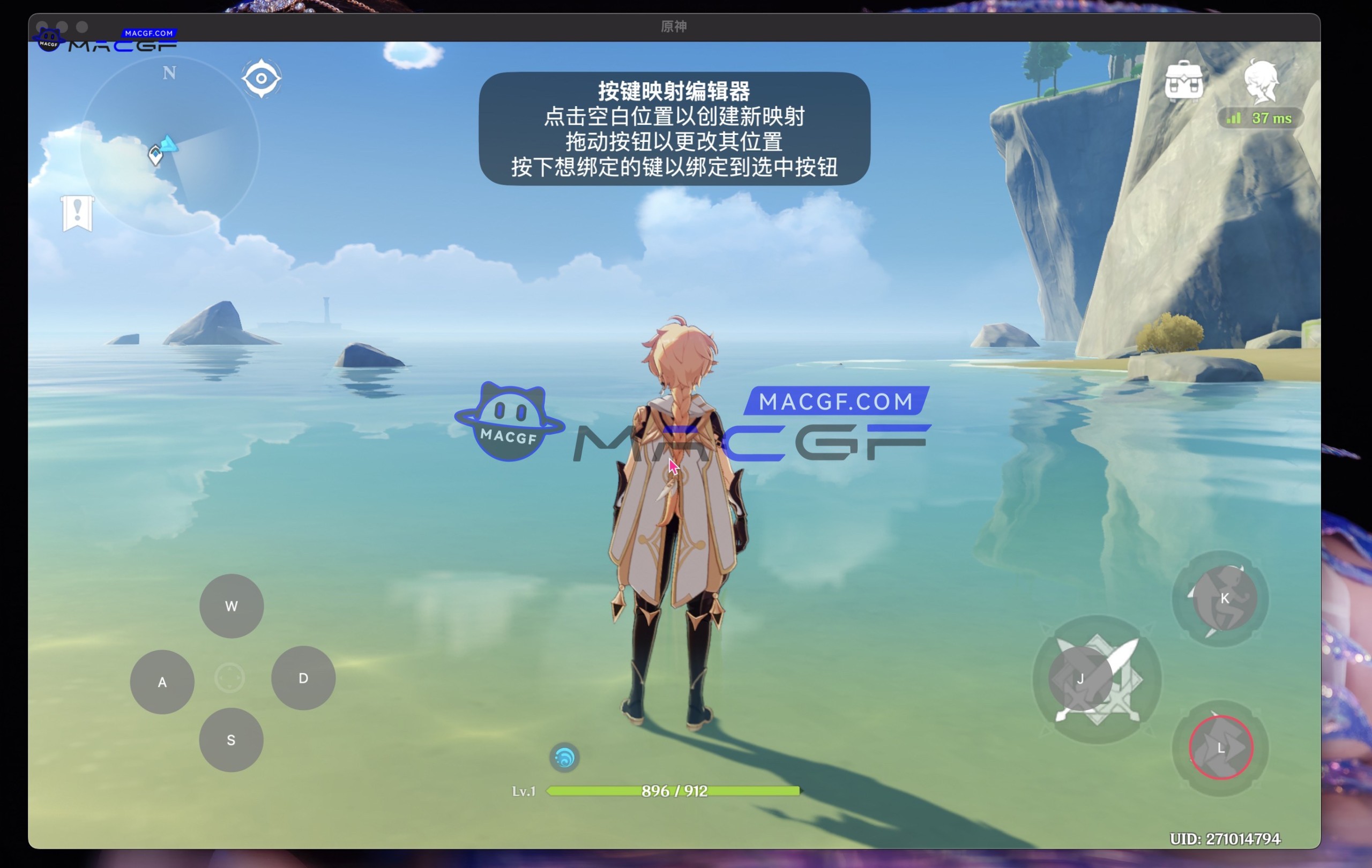Select the W key mapping button

[x=232, y=606]
